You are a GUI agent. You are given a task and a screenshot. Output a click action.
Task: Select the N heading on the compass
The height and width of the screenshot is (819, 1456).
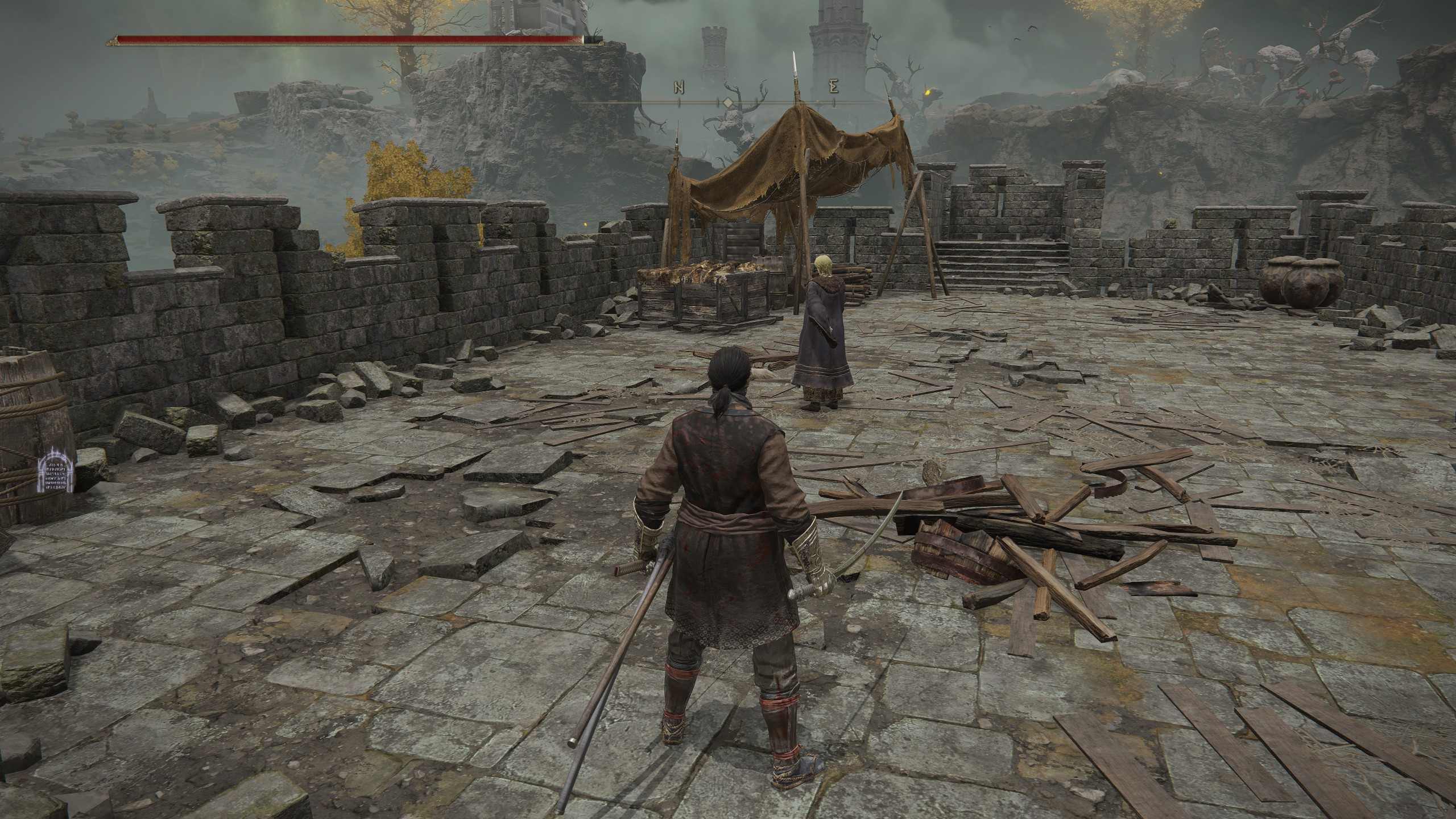pos(679,88)
